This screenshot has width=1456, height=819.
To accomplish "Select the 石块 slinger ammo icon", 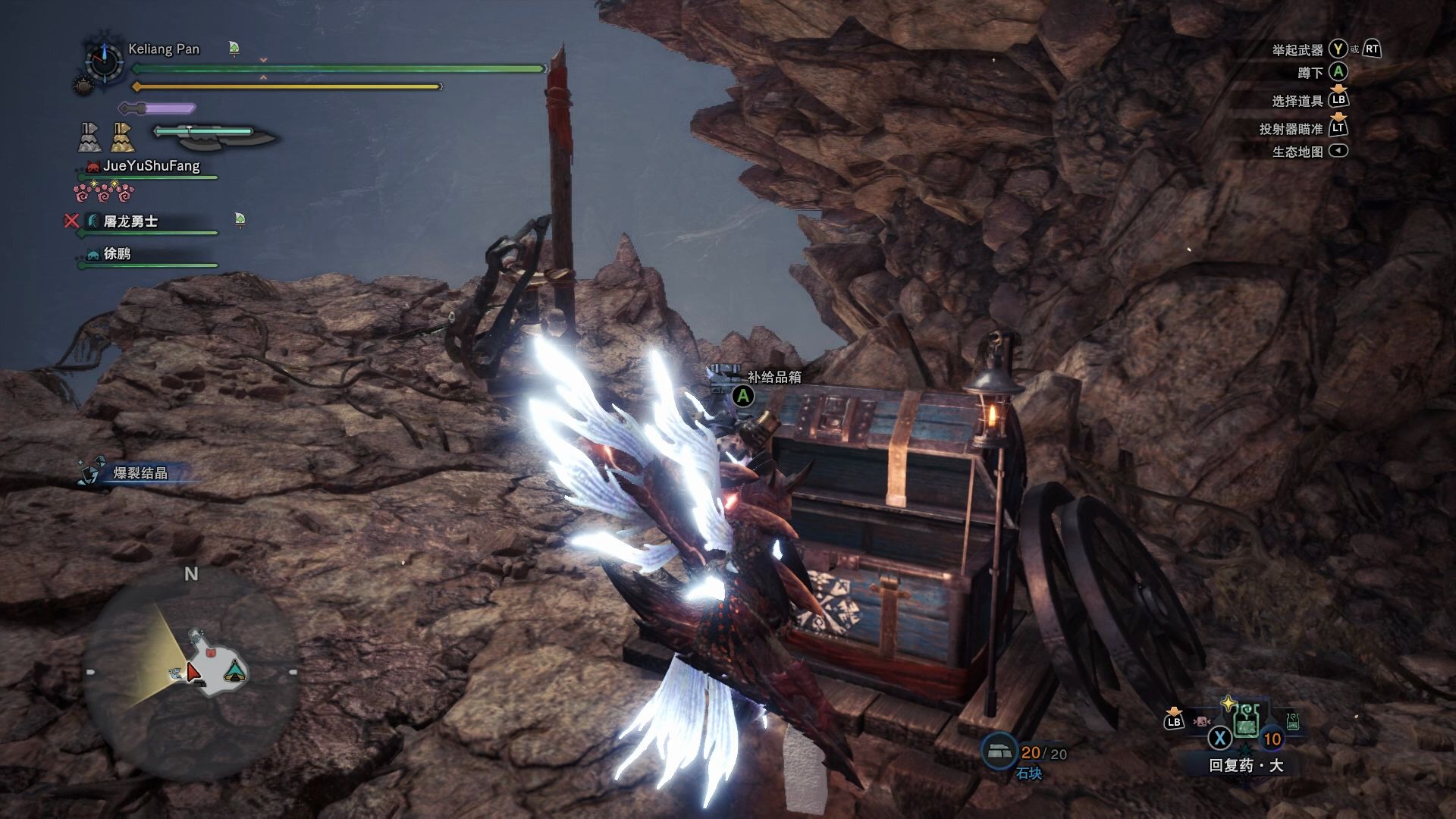I will (x=1000, y=751).
